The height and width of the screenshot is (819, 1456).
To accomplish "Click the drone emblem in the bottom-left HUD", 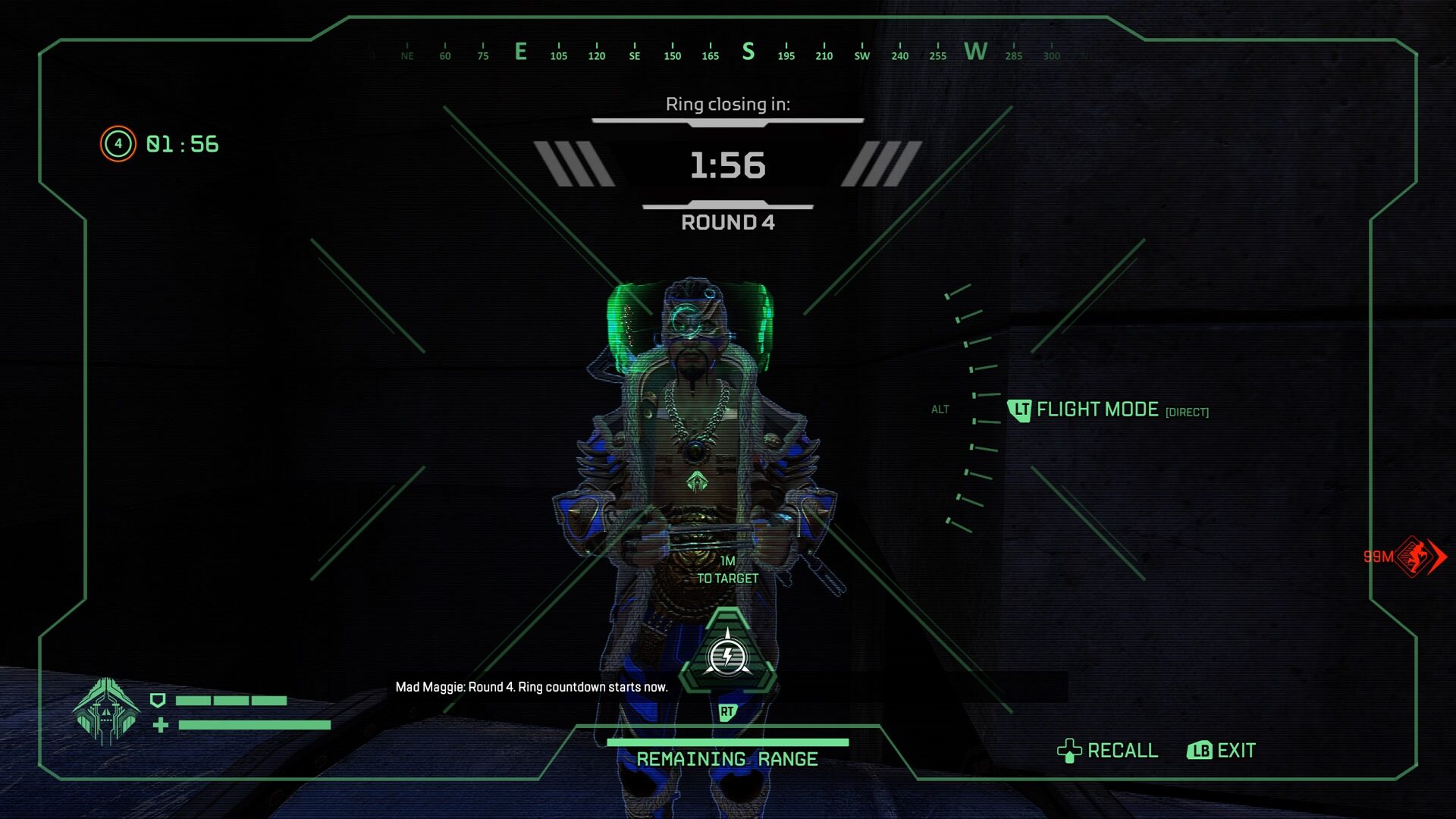I will 105,713.
